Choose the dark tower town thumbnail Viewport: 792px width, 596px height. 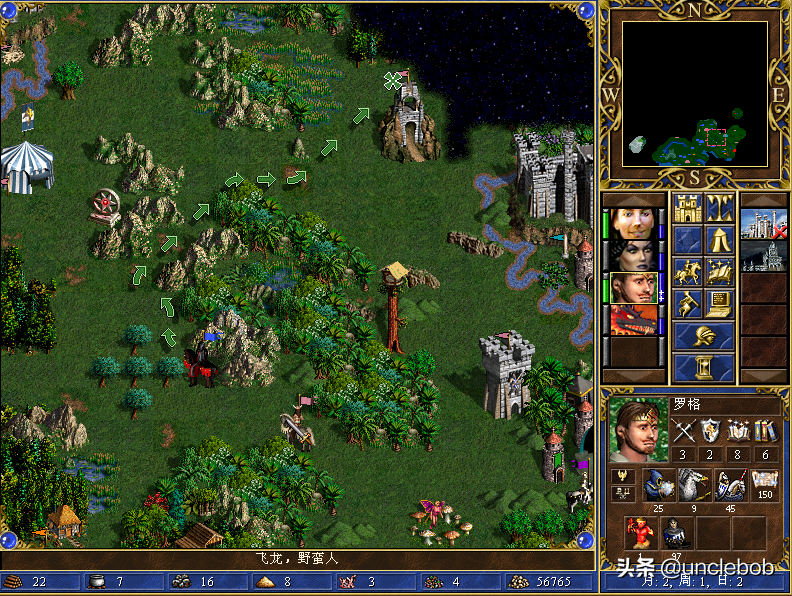[764, 256]
